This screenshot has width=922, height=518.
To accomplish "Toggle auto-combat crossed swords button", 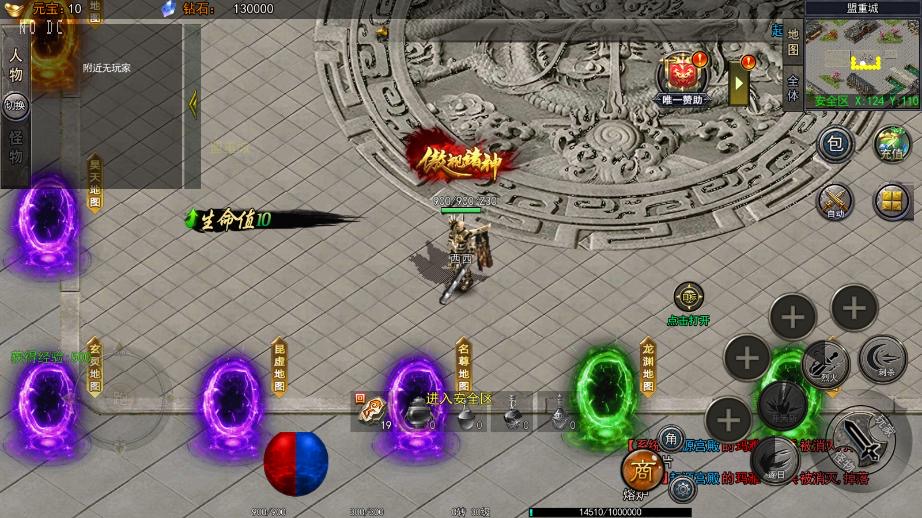I will tap(836, 201).
